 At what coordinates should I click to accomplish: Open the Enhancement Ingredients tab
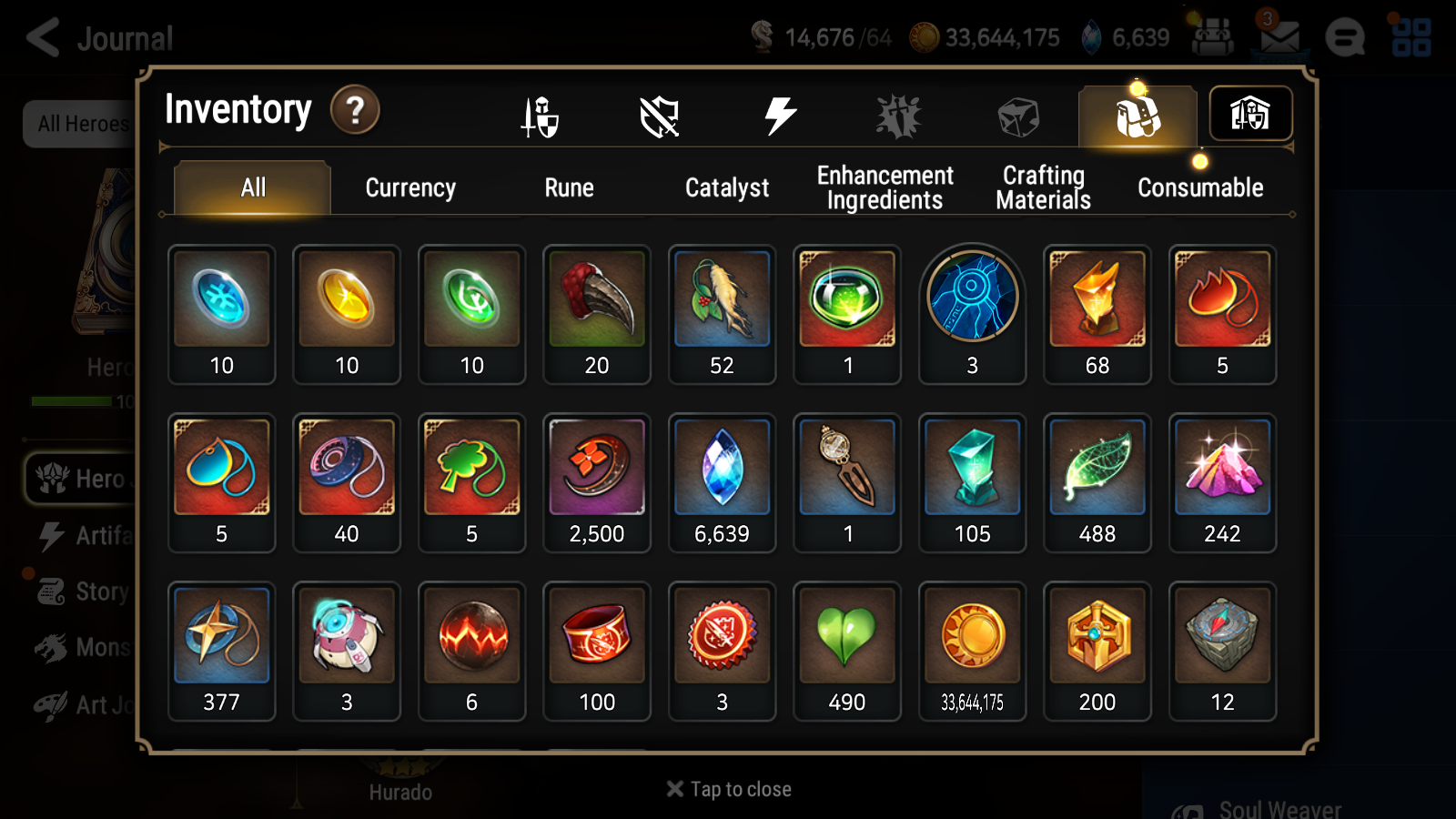tap(885, 187)
